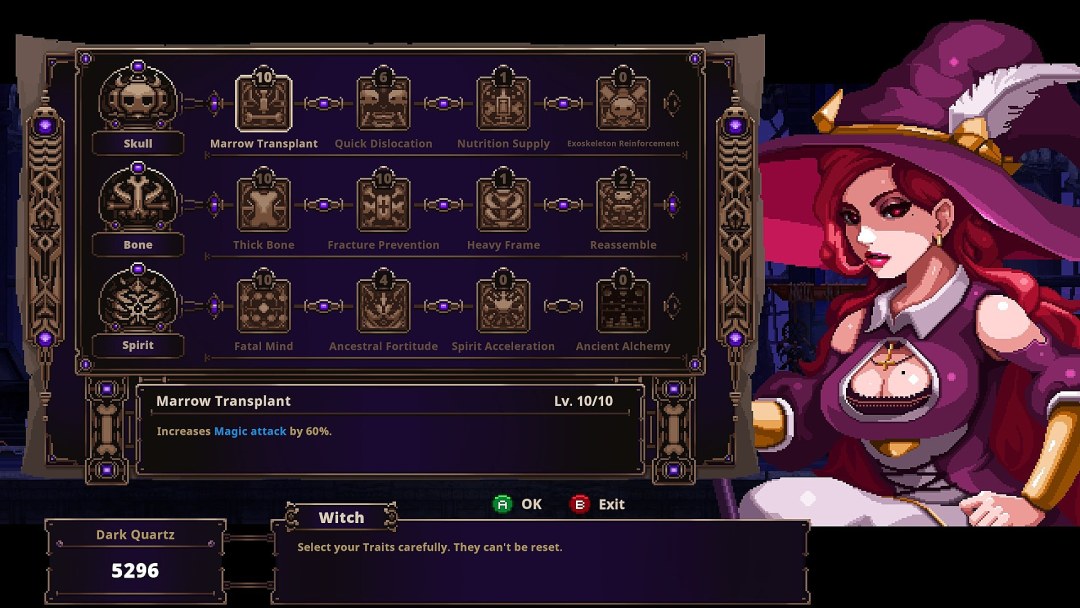Select the Heavy Frame trait
The width and height of the screenshot is (1080, 608).
tap(503, 205)
